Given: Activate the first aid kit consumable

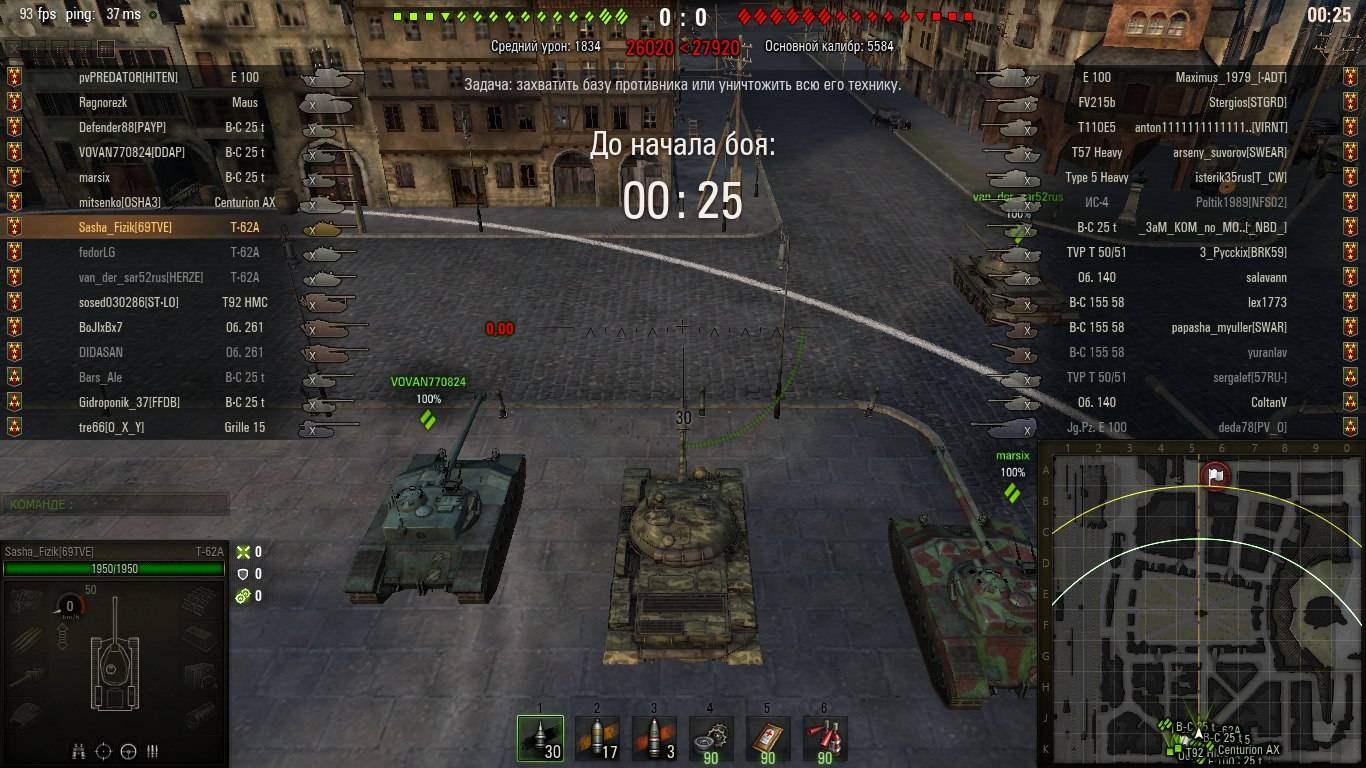Looking at the screenshot, I should pyautogui.click(x=768, y=739).
